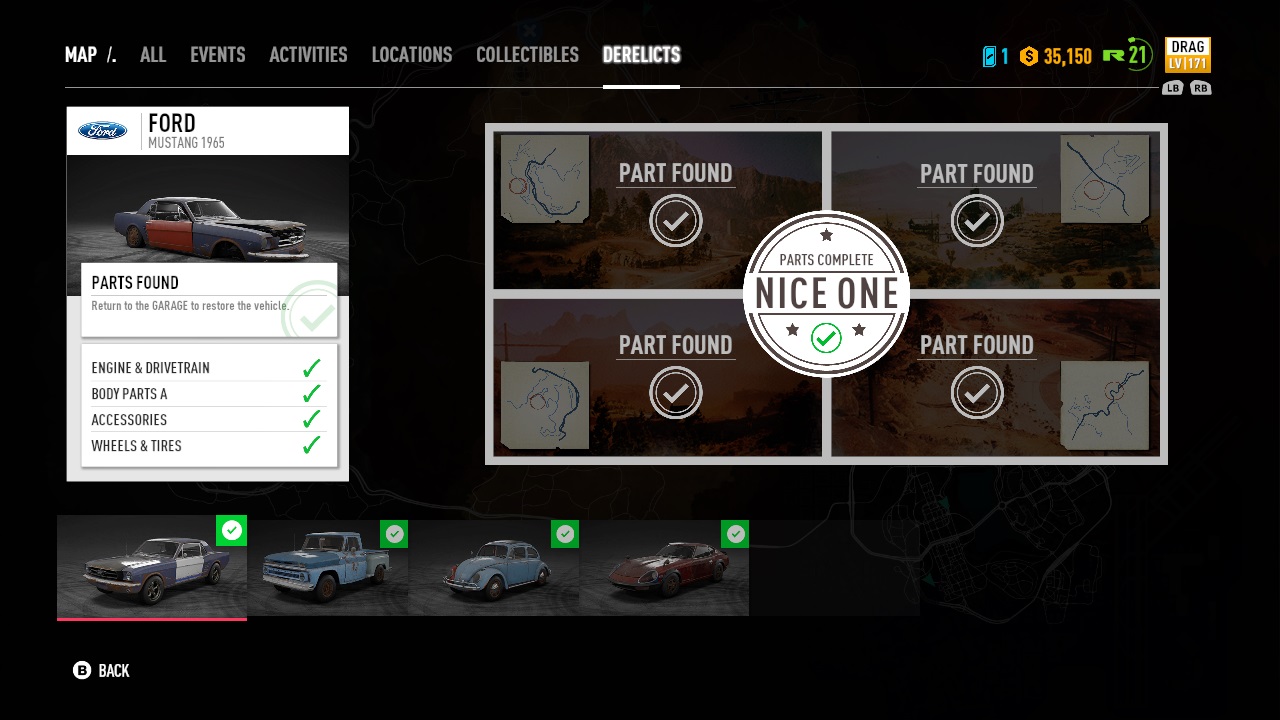This screenshot has height=720, width=1280.
Task: Select the Activities tab
Action: click(x=308, y=55)
